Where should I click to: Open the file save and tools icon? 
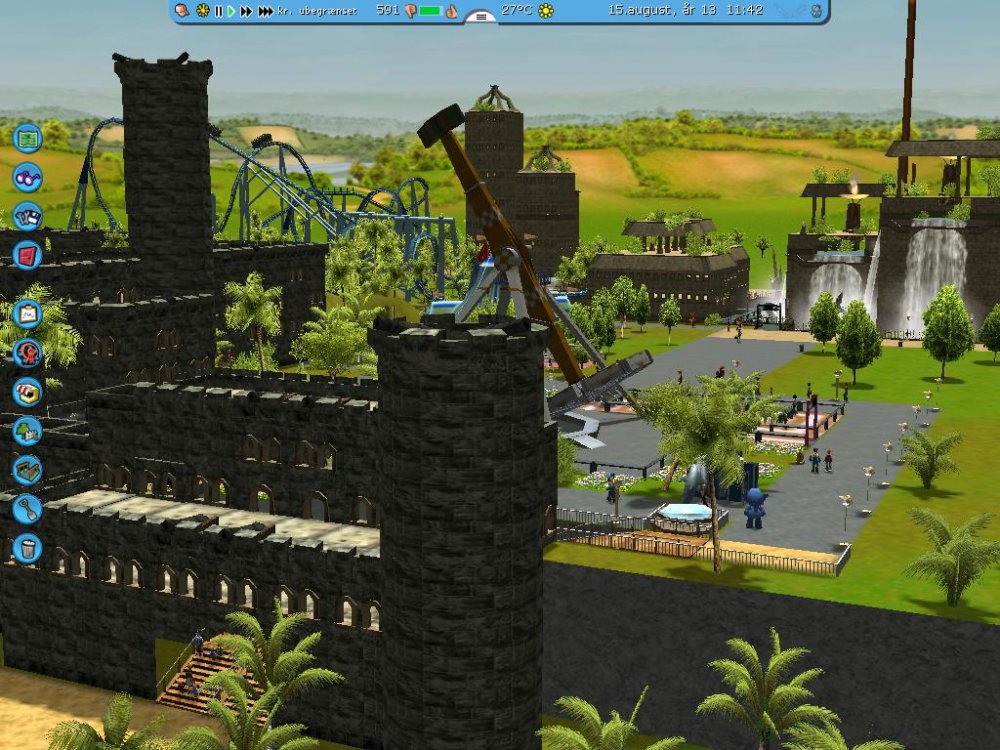[x=27, y=216]
